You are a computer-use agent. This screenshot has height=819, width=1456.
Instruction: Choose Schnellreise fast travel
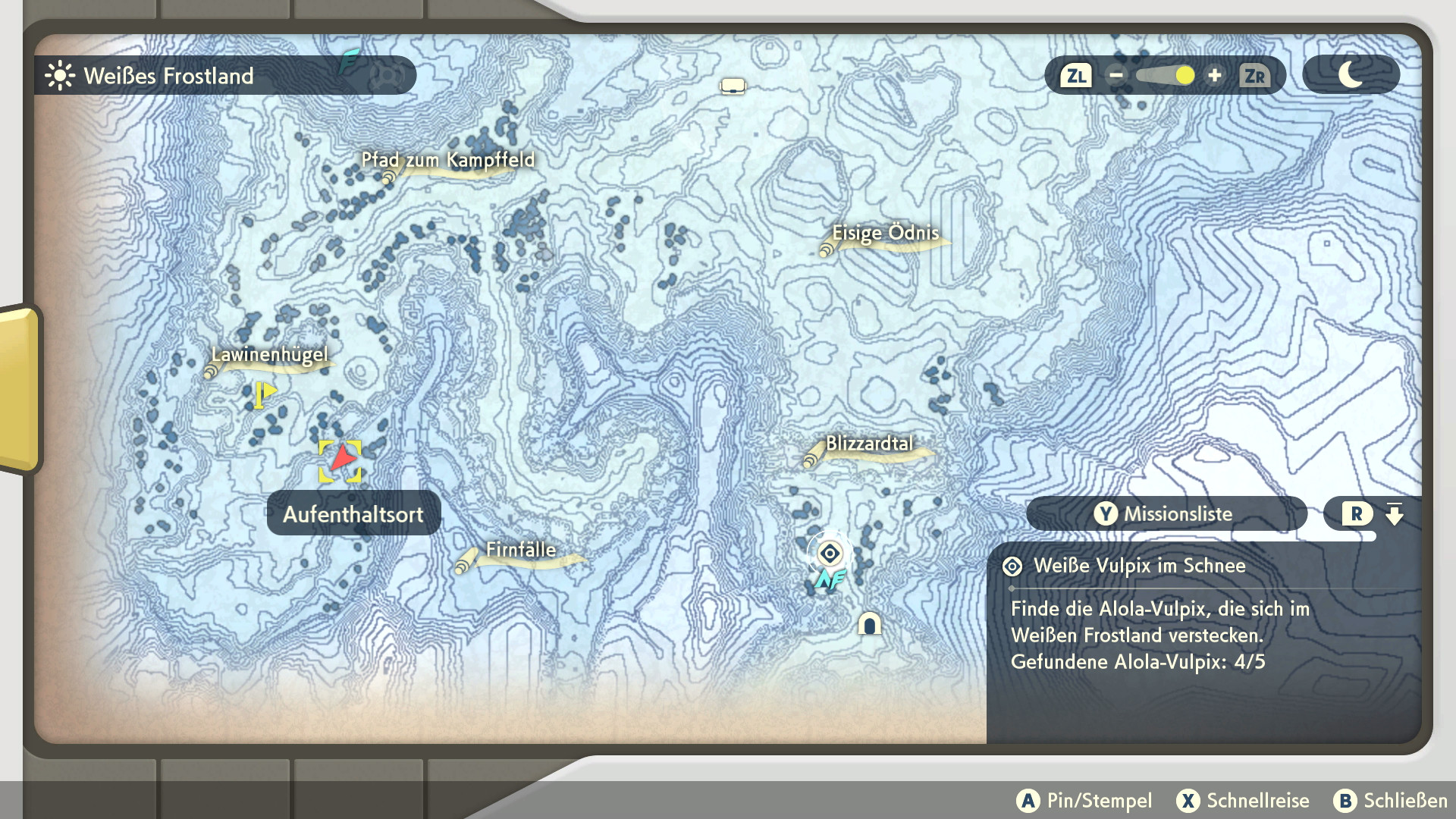pyautogui.click(x=1243, y=801)
